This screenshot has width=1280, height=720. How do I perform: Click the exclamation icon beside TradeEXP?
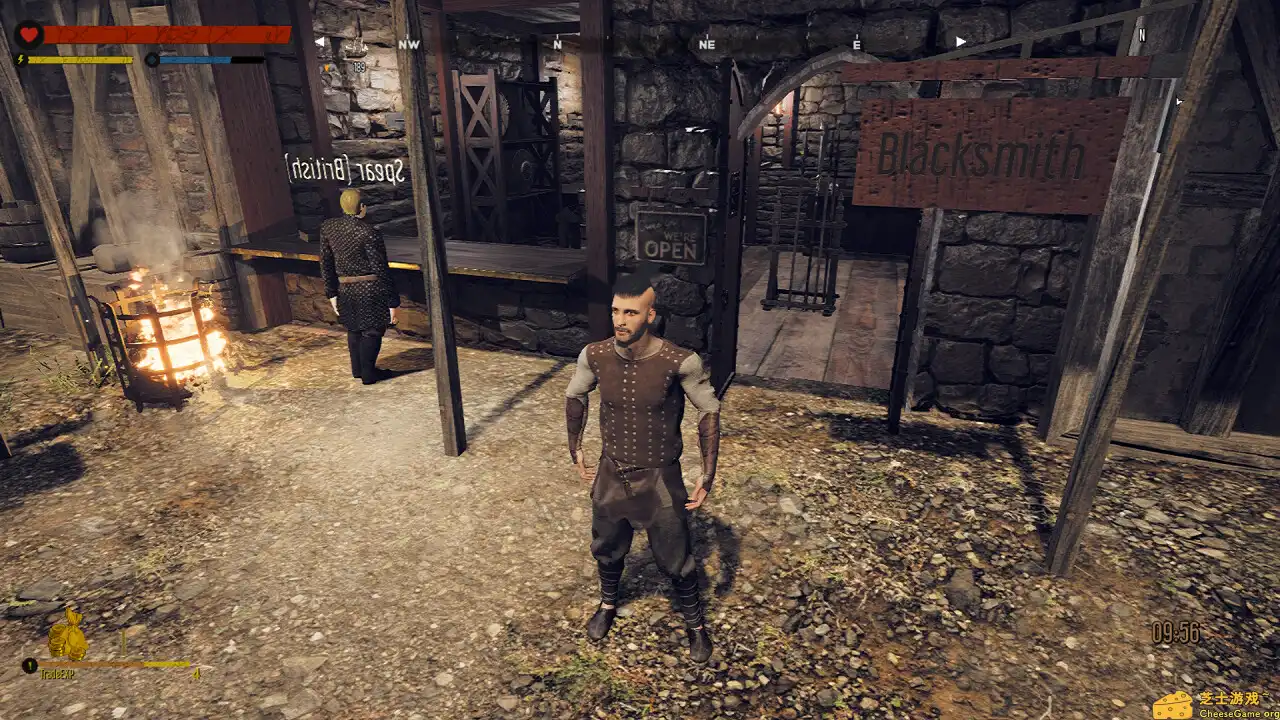click(x=30, y=664)
